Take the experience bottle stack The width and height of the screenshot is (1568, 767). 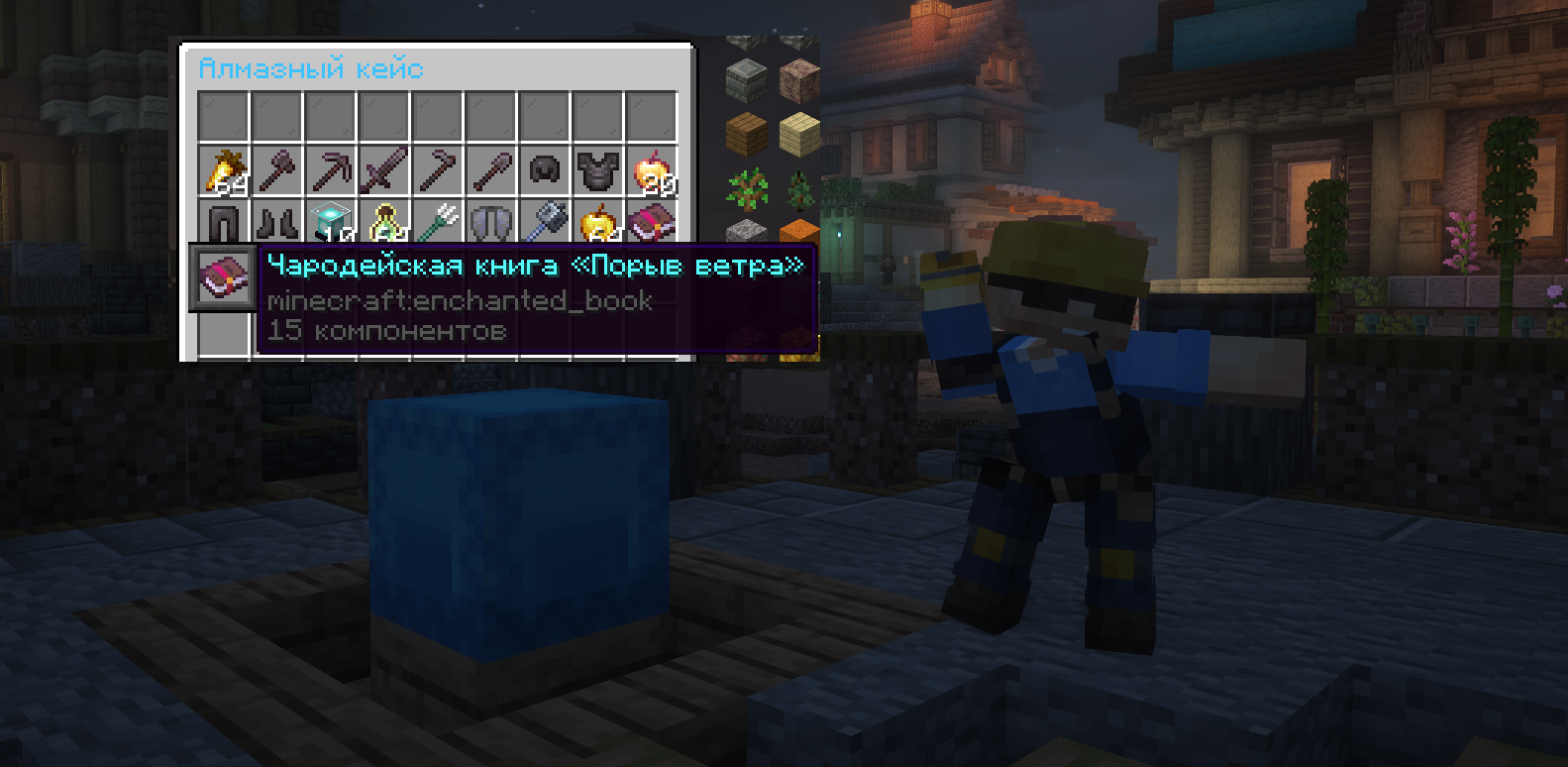[x=384, y=224]
